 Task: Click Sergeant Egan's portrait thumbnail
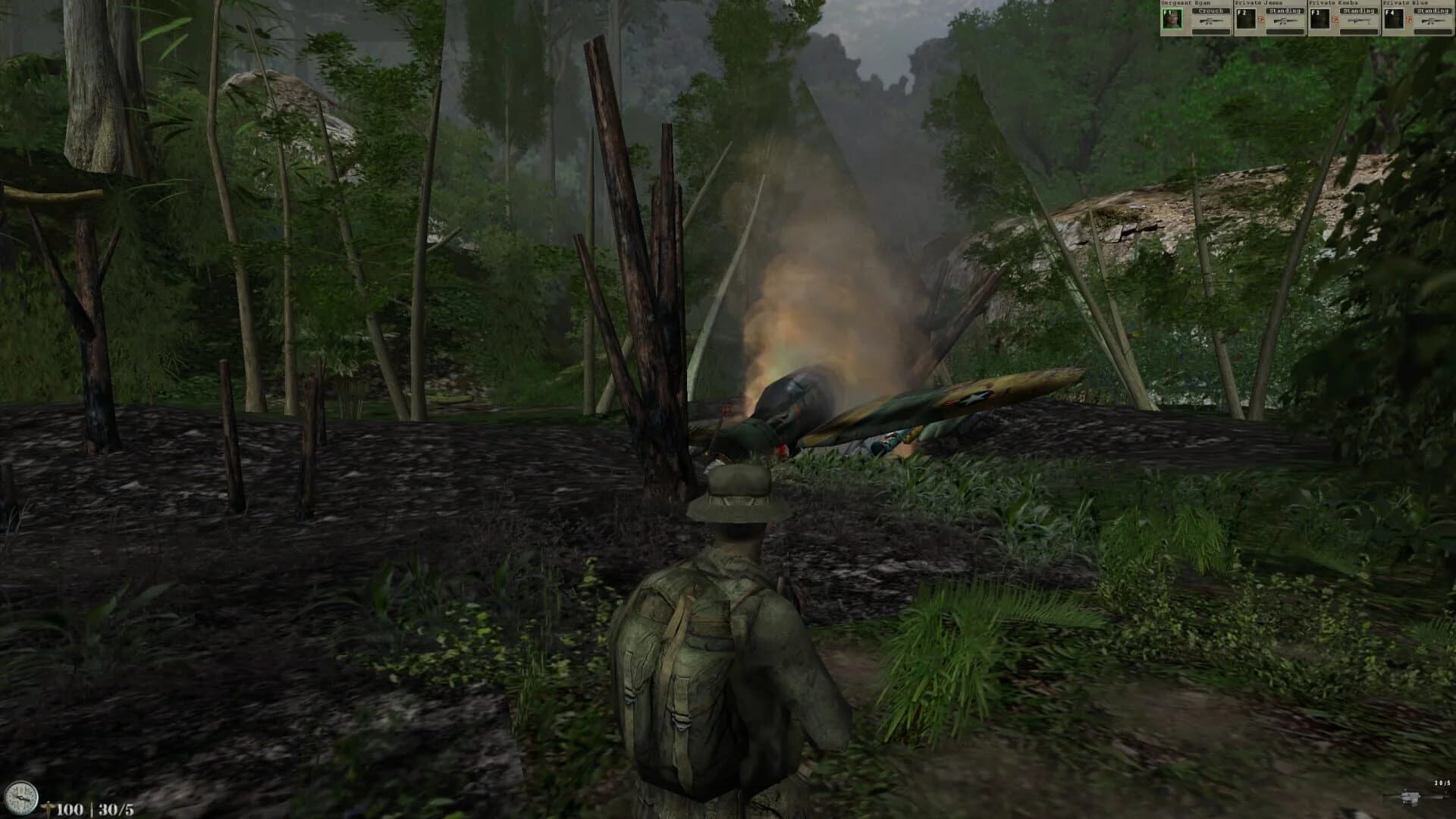pos(1172,19)
